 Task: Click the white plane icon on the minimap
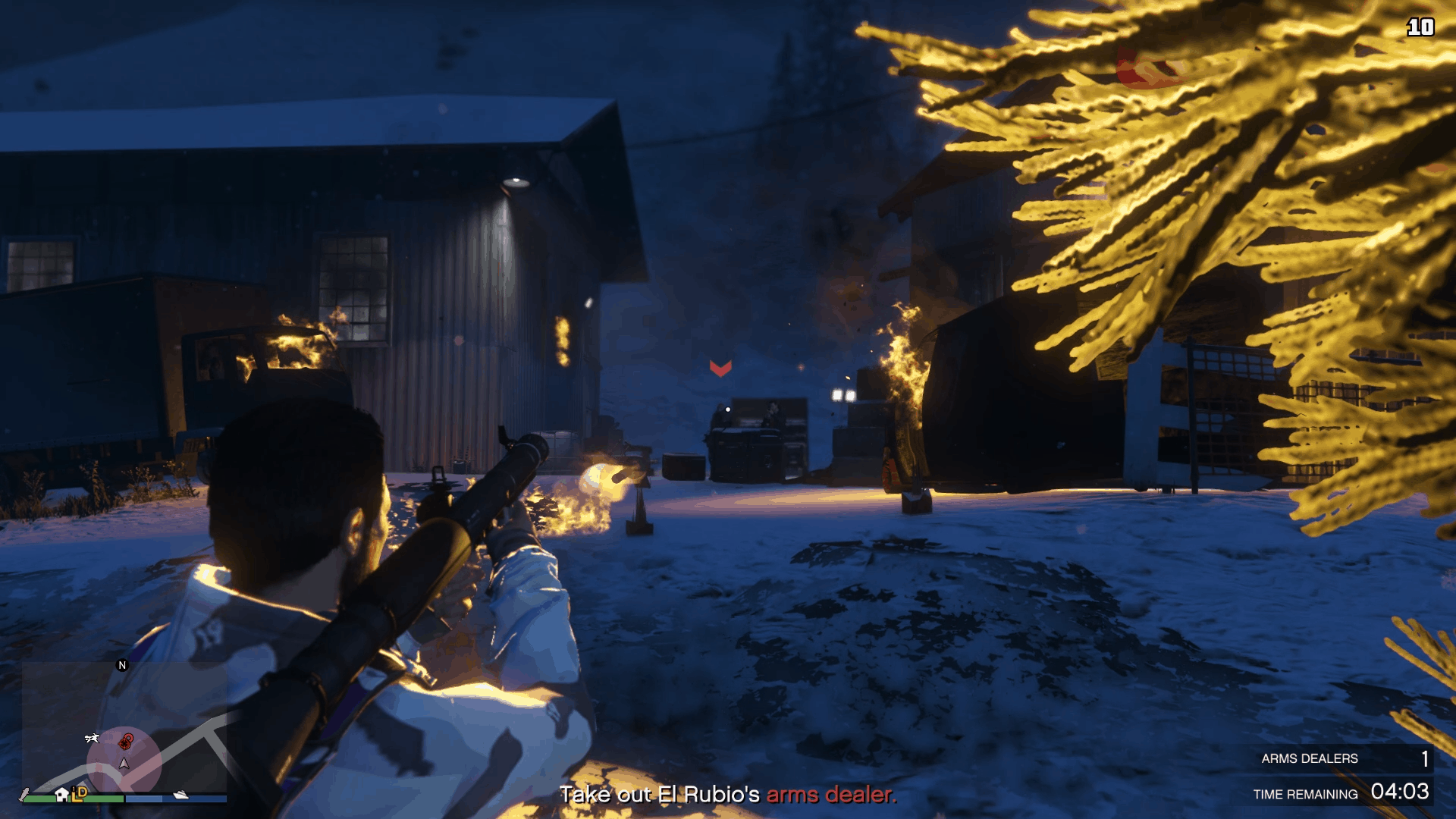pyautogui.click(x=92, y=739)
